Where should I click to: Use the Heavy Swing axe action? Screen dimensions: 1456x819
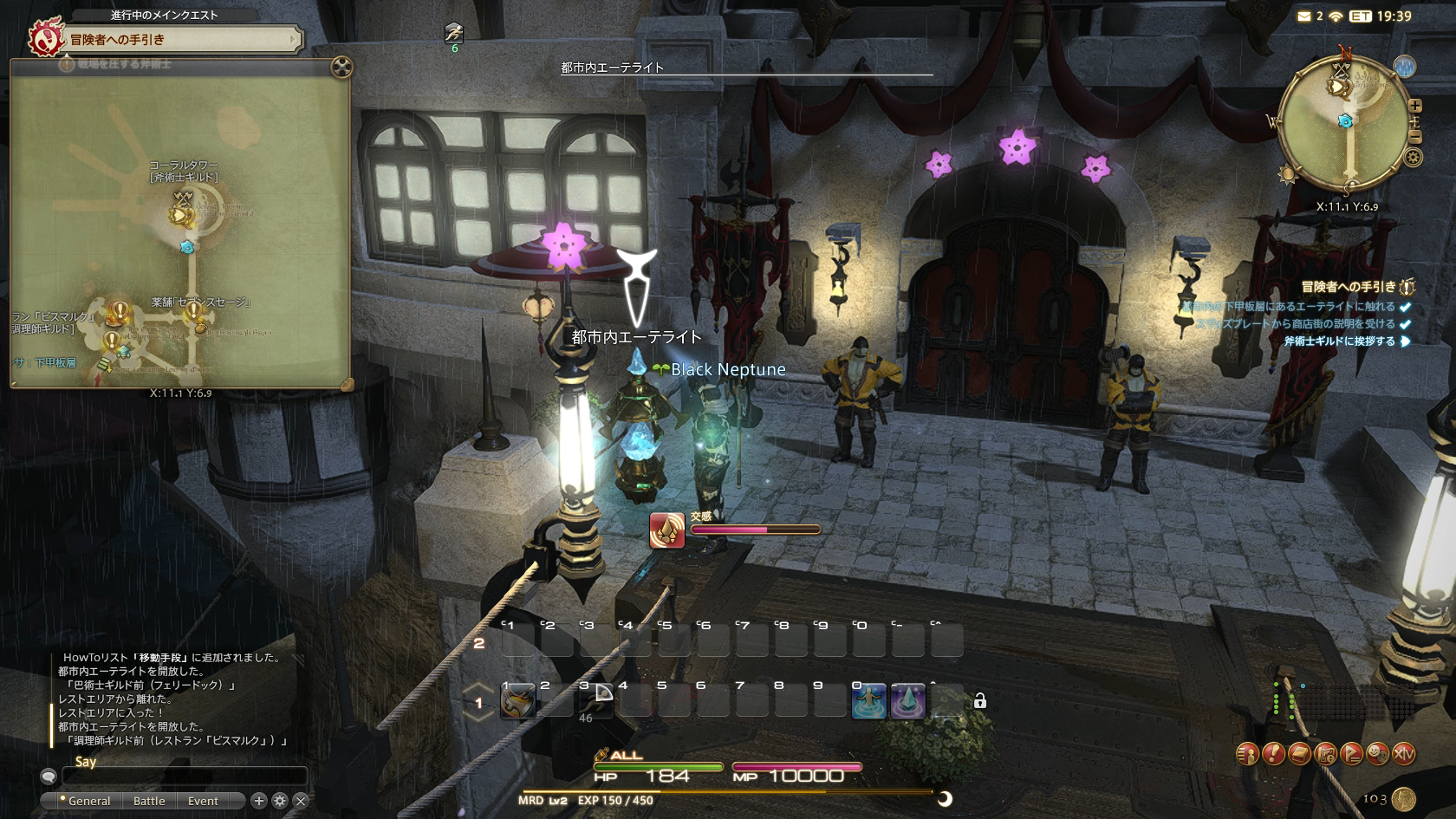(x=517, y=700)
